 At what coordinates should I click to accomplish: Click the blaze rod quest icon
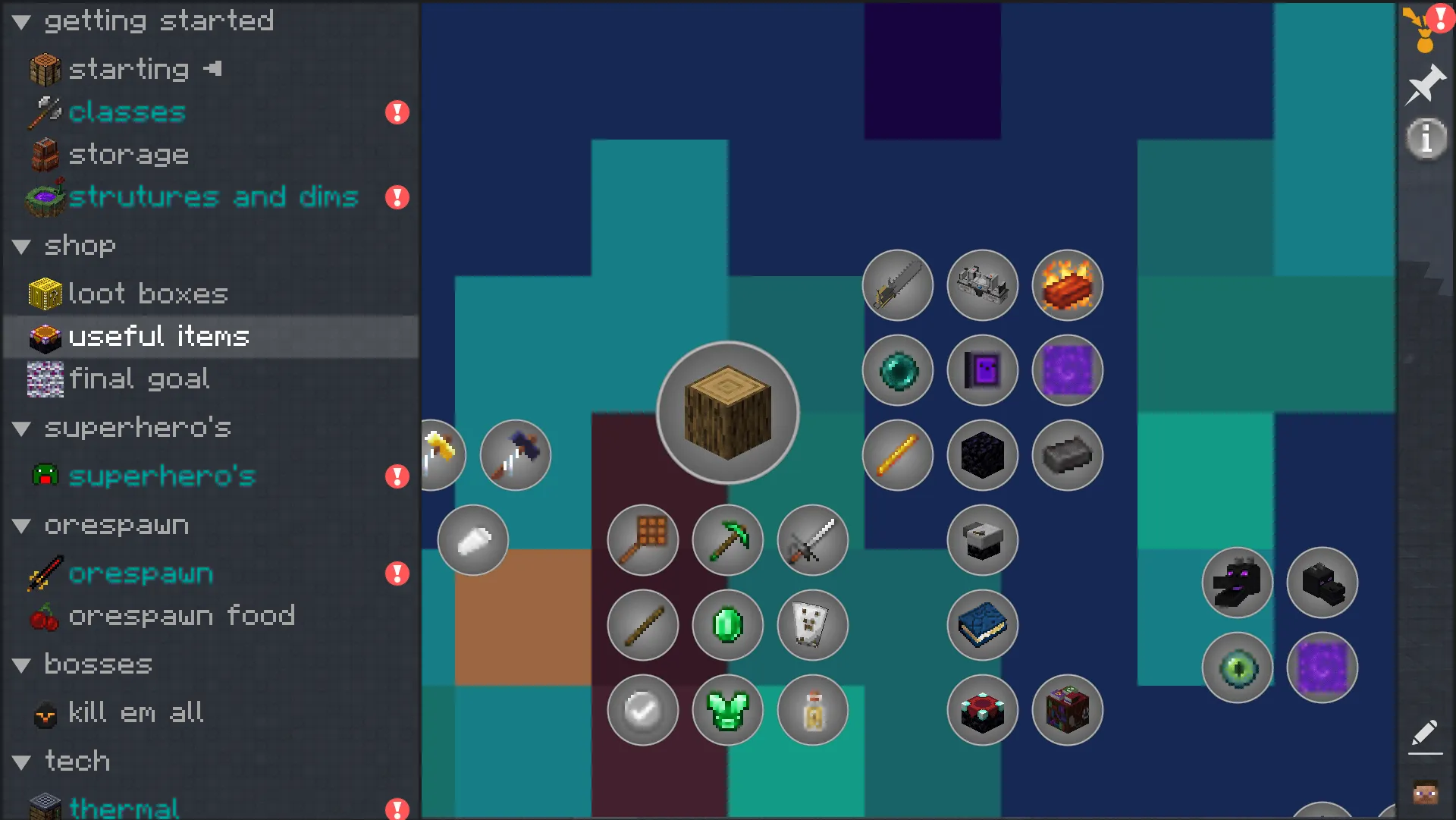(897, 455)
